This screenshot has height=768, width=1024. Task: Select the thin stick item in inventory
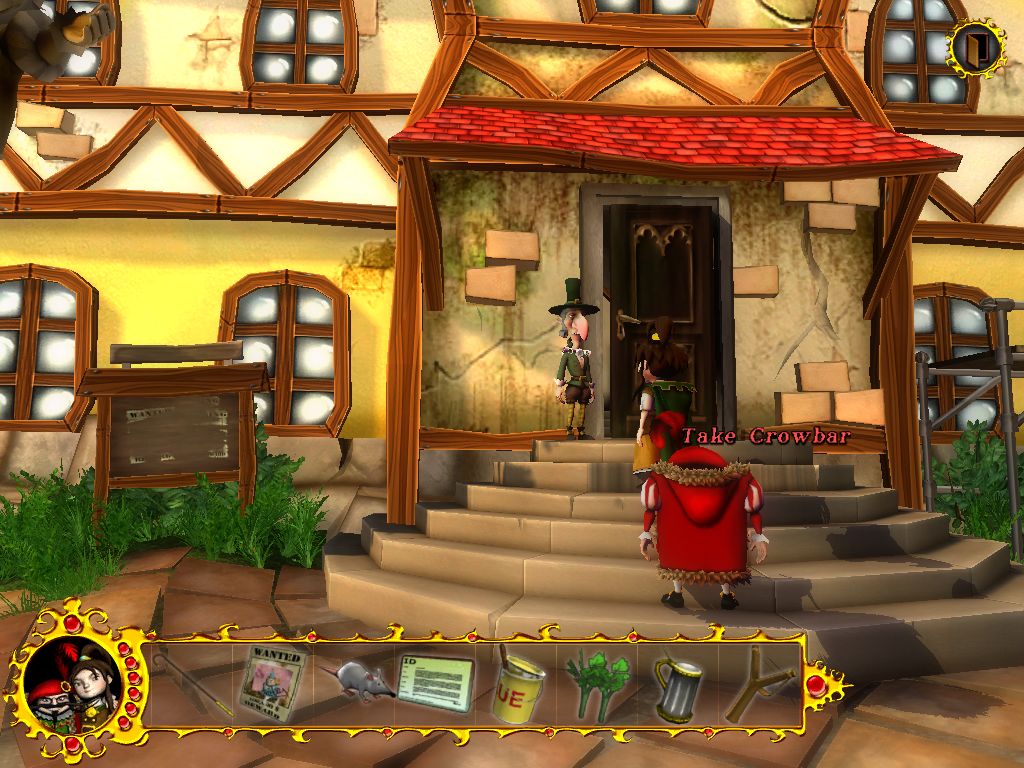[196, 684]
